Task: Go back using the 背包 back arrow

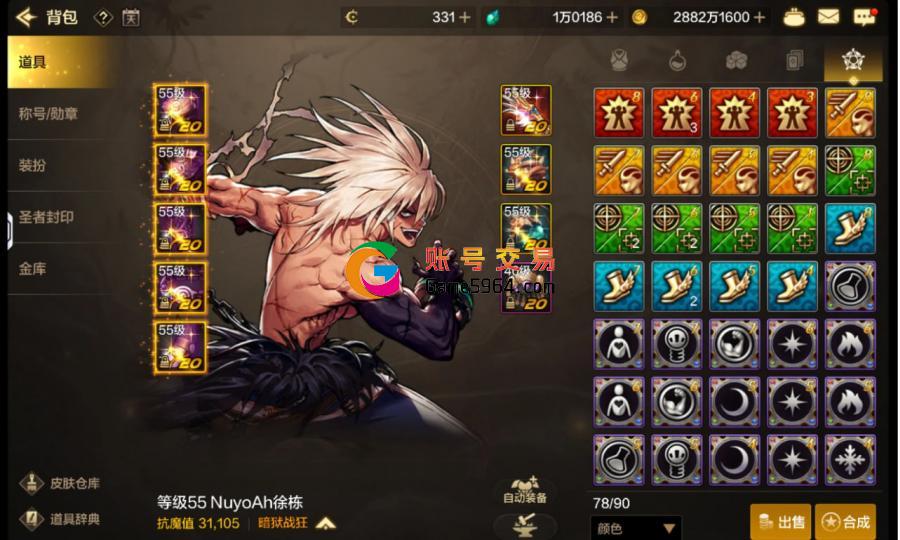Action: coord(27,17)
